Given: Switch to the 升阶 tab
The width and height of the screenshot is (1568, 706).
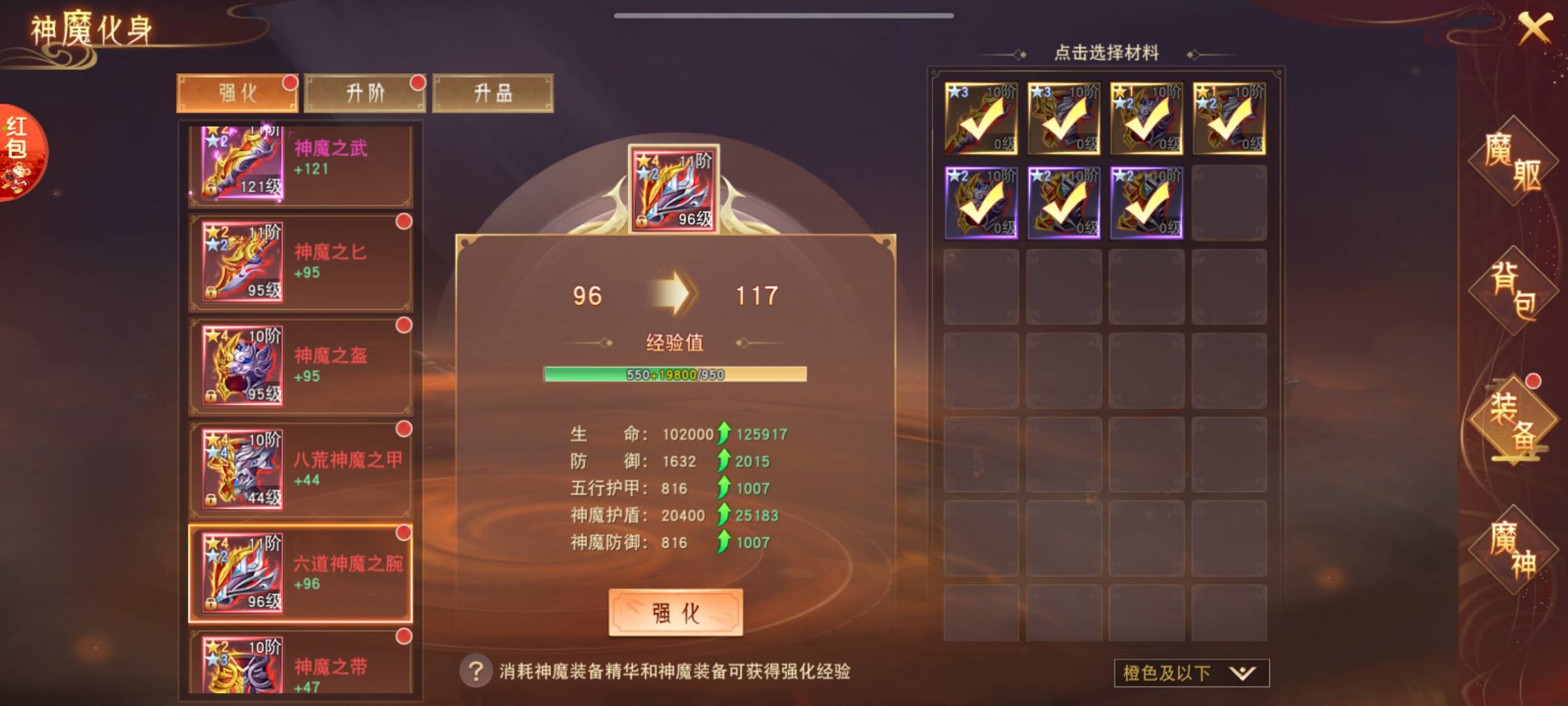Looking at the screenshot, I should 365,93.
